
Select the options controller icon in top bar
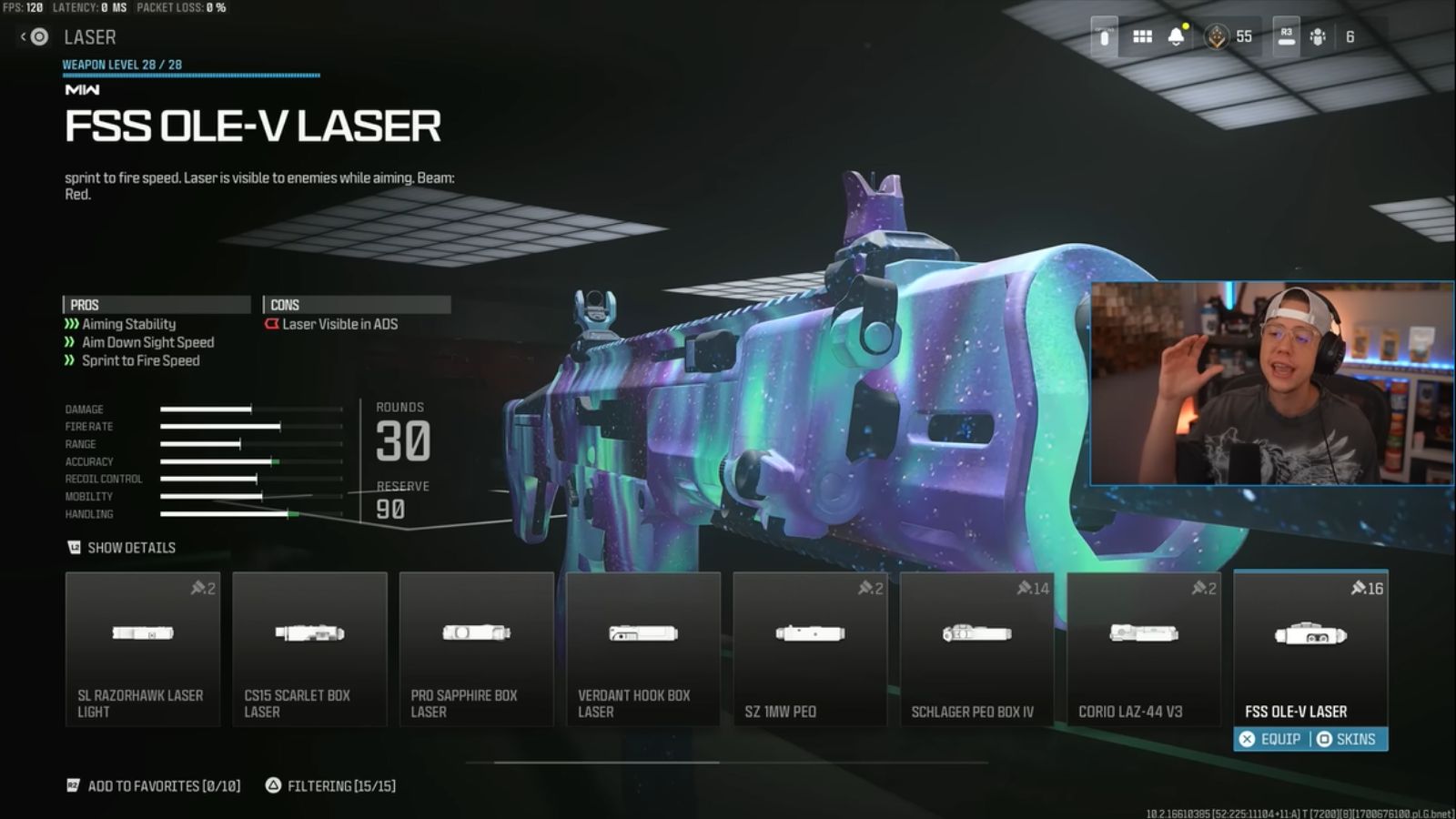point(1102,37)
